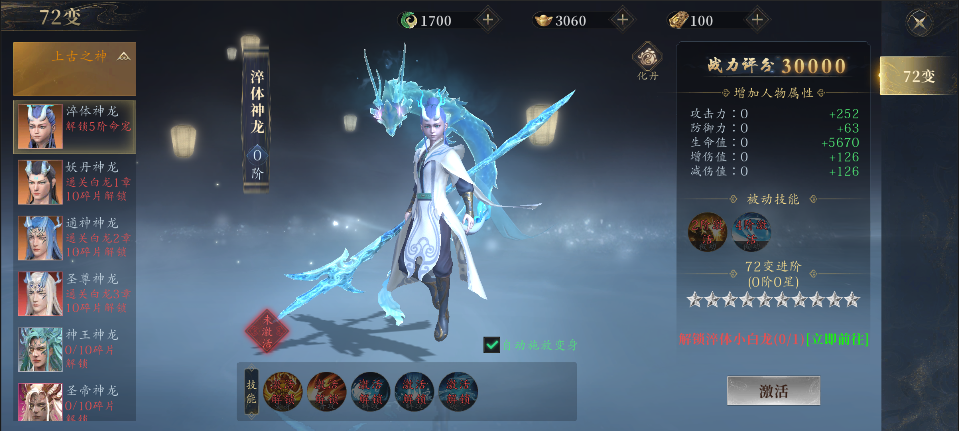Select the last locked skill in the 技能 bar
959x431 pixels.
(458, 392)
